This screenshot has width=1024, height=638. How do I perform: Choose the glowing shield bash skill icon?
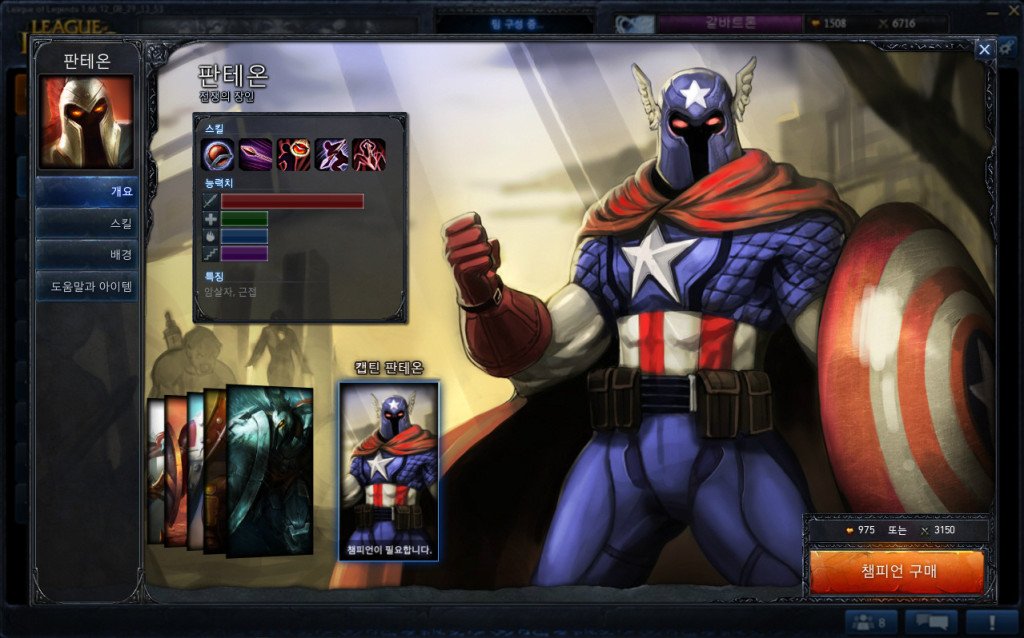pos(293,155)
